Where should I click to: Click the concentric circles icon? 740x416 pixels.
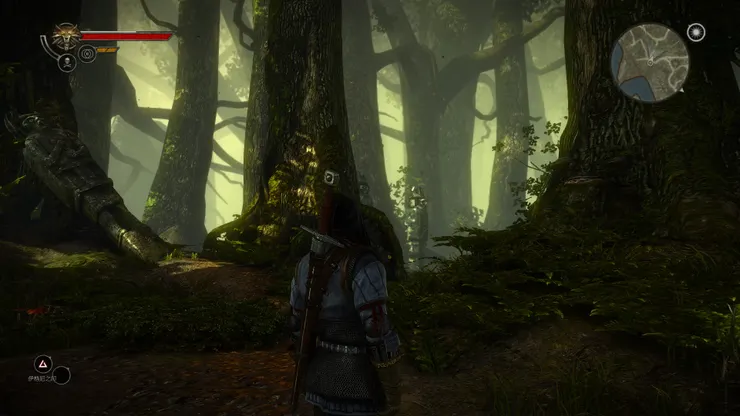(x=87, y=53)
